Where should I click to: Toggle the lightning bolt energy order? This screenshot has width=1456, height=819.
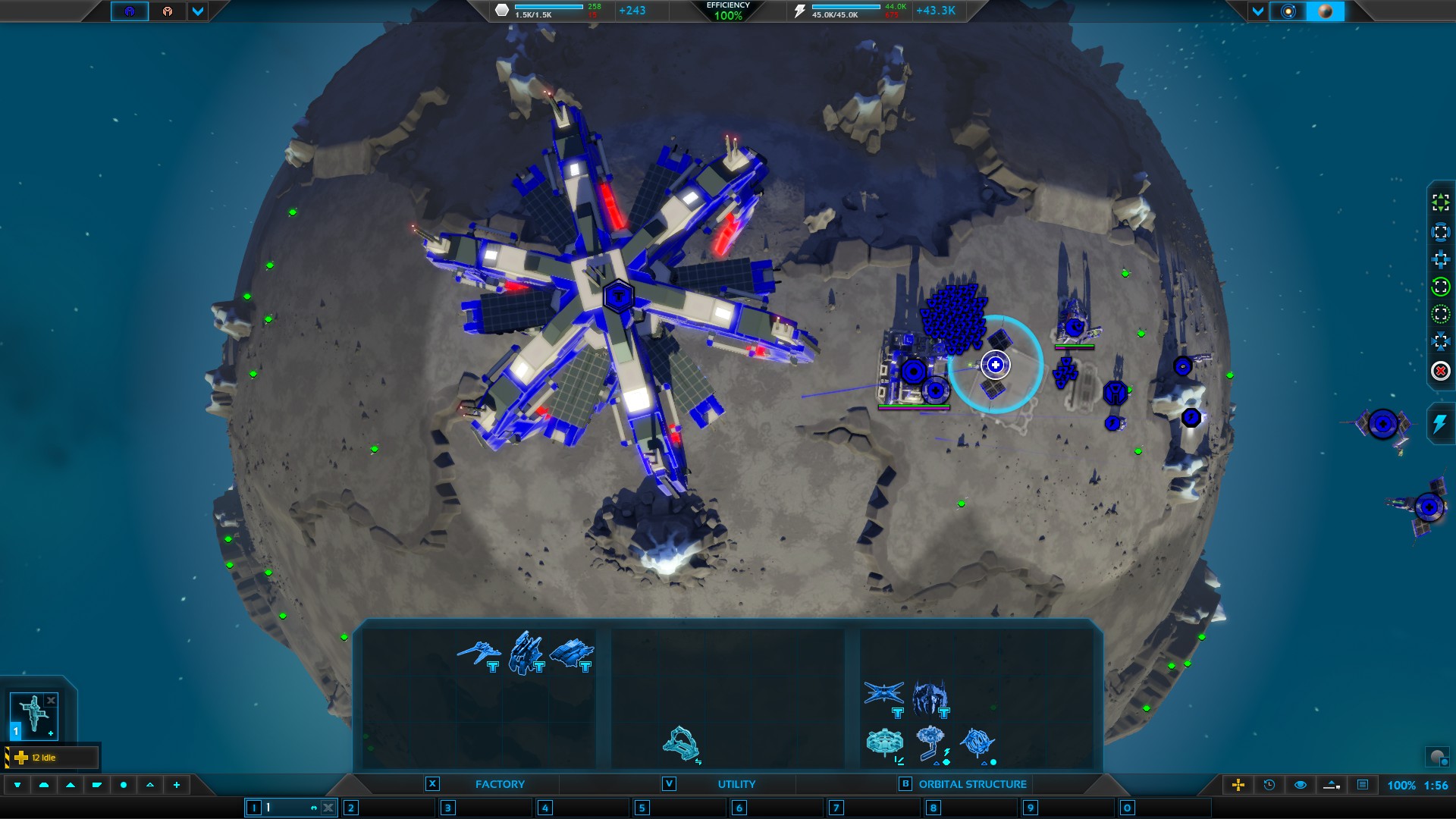pos(1439,425)
